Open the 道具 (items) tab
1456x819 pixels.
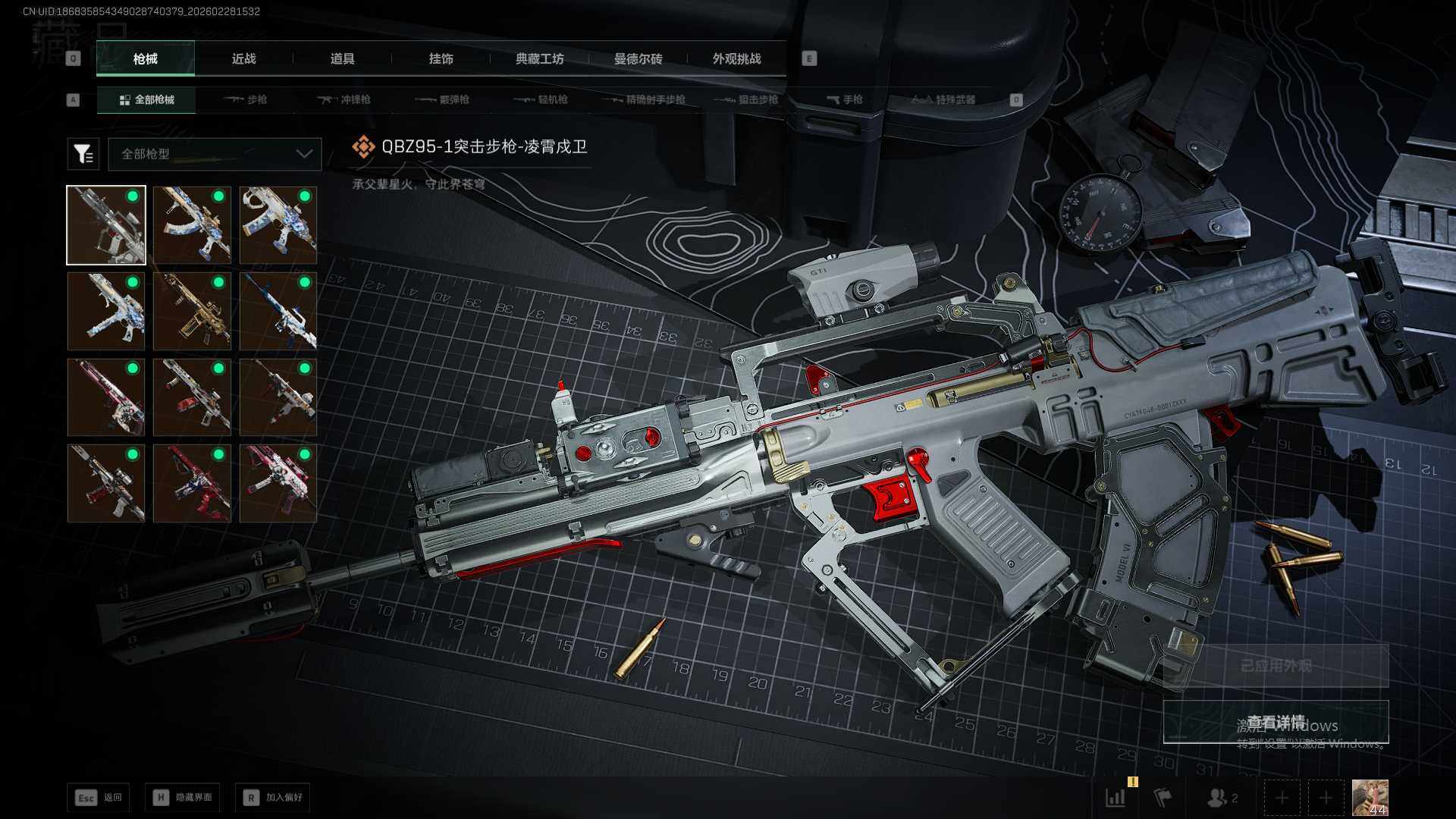[342, 58]
